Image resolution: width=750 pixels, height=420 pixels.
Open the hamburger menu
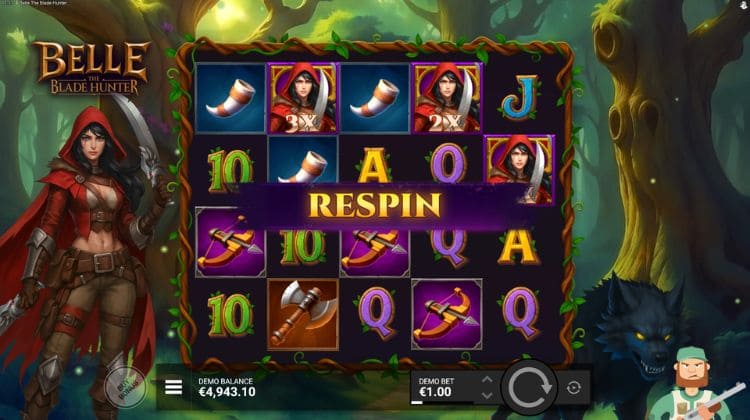tap(174, 387)
